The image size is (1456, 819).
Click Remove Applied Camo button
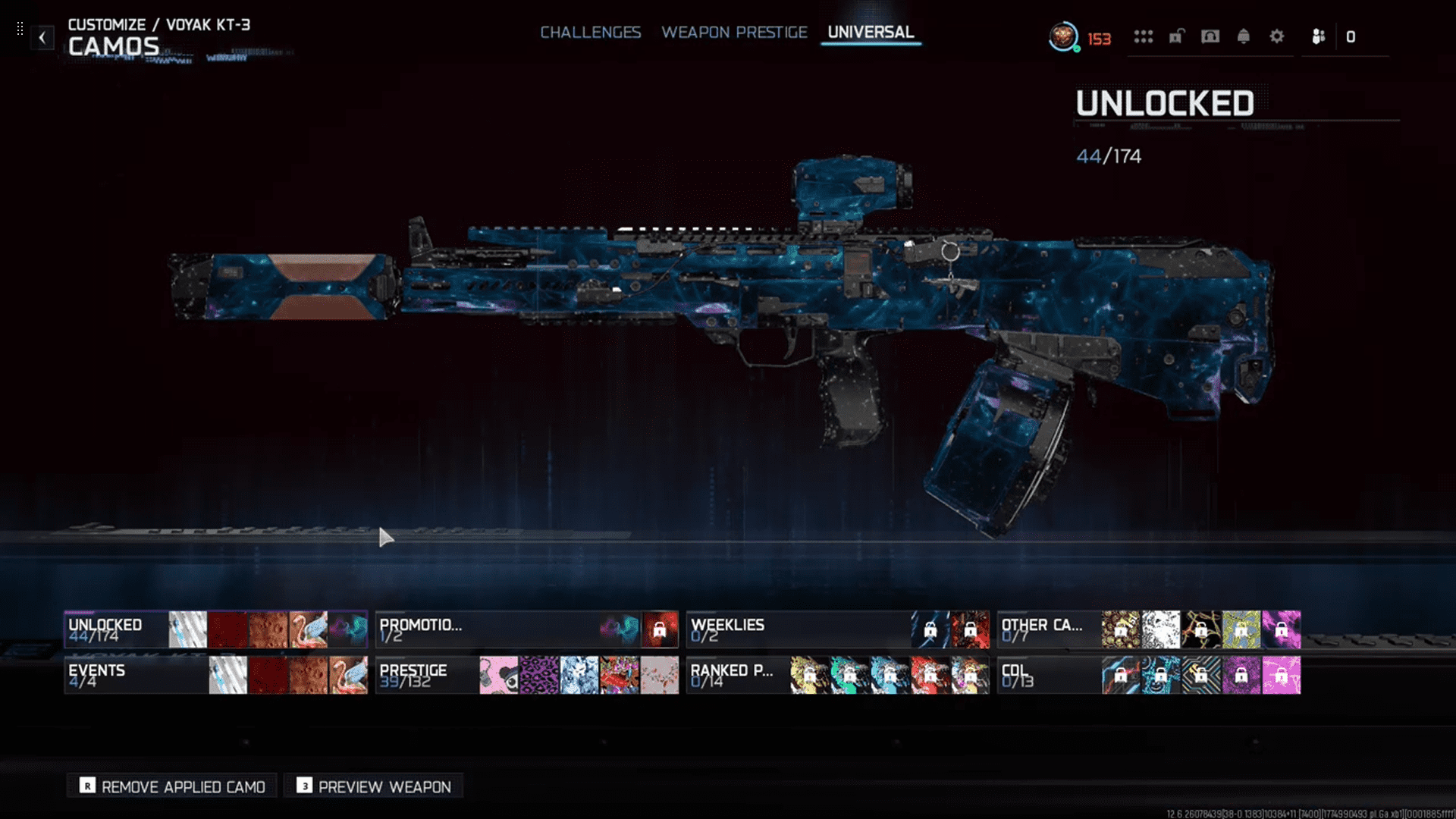(x=171, y=786)
